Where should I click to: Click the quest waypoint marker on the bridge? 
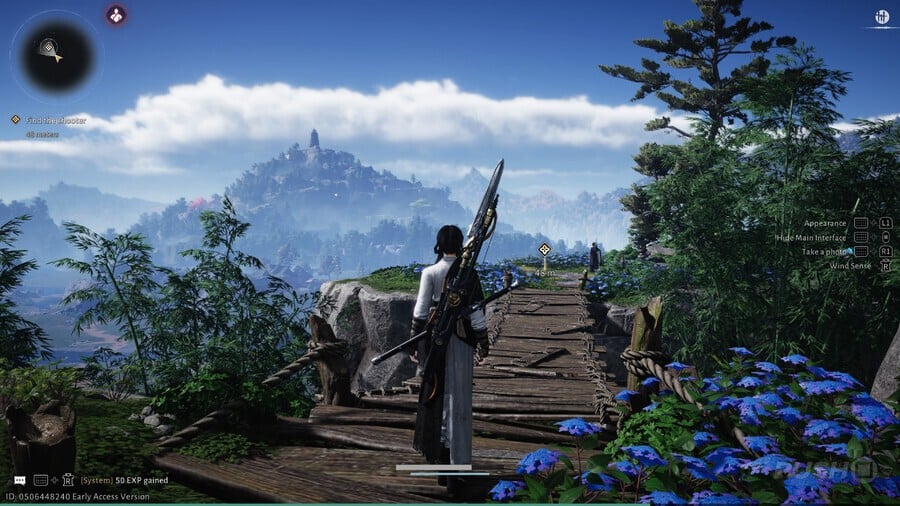tap(544, 249)
